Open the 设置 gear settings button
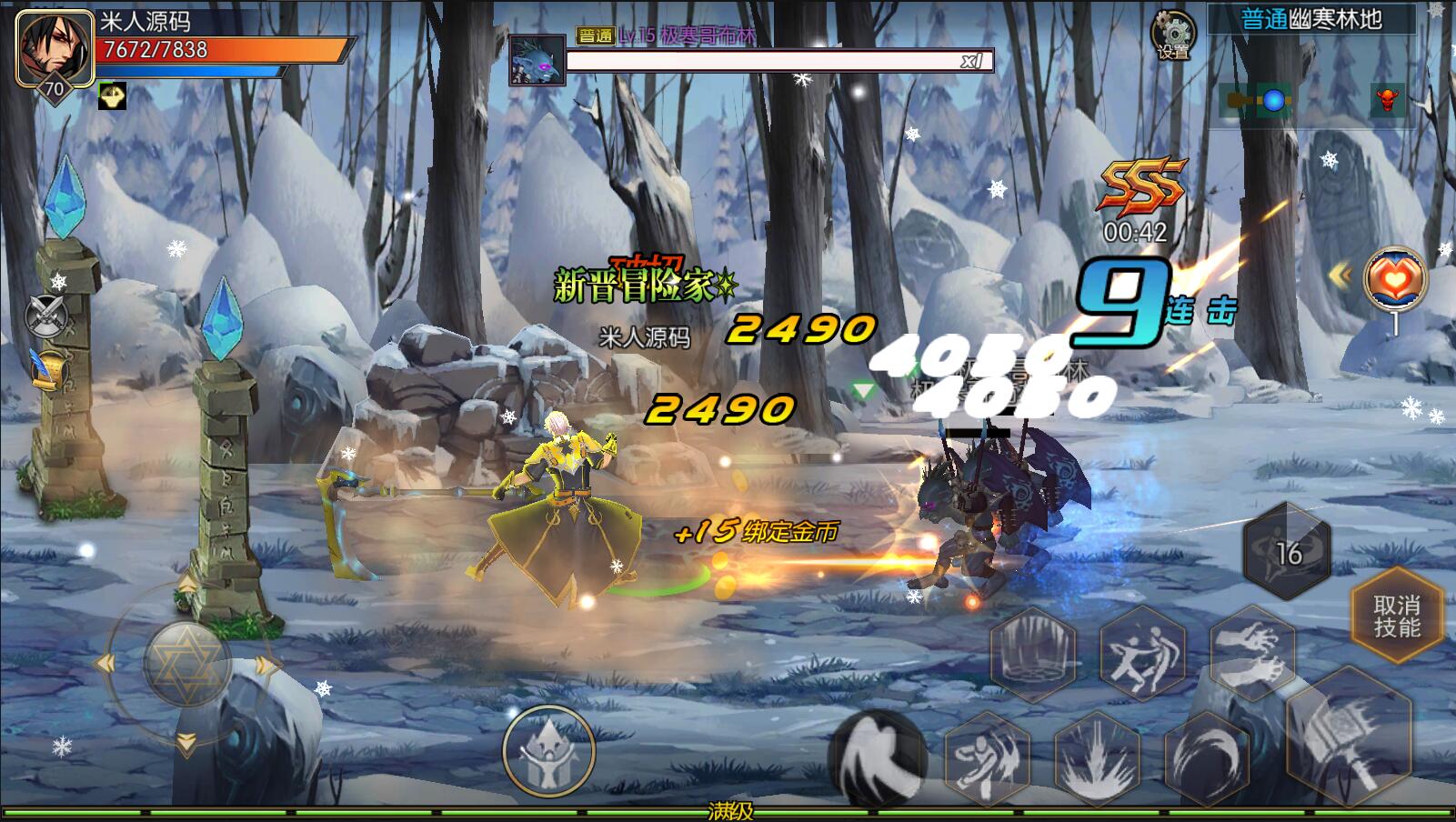The width and height of the screenshot is (1456, 822). pos(1173,34)
